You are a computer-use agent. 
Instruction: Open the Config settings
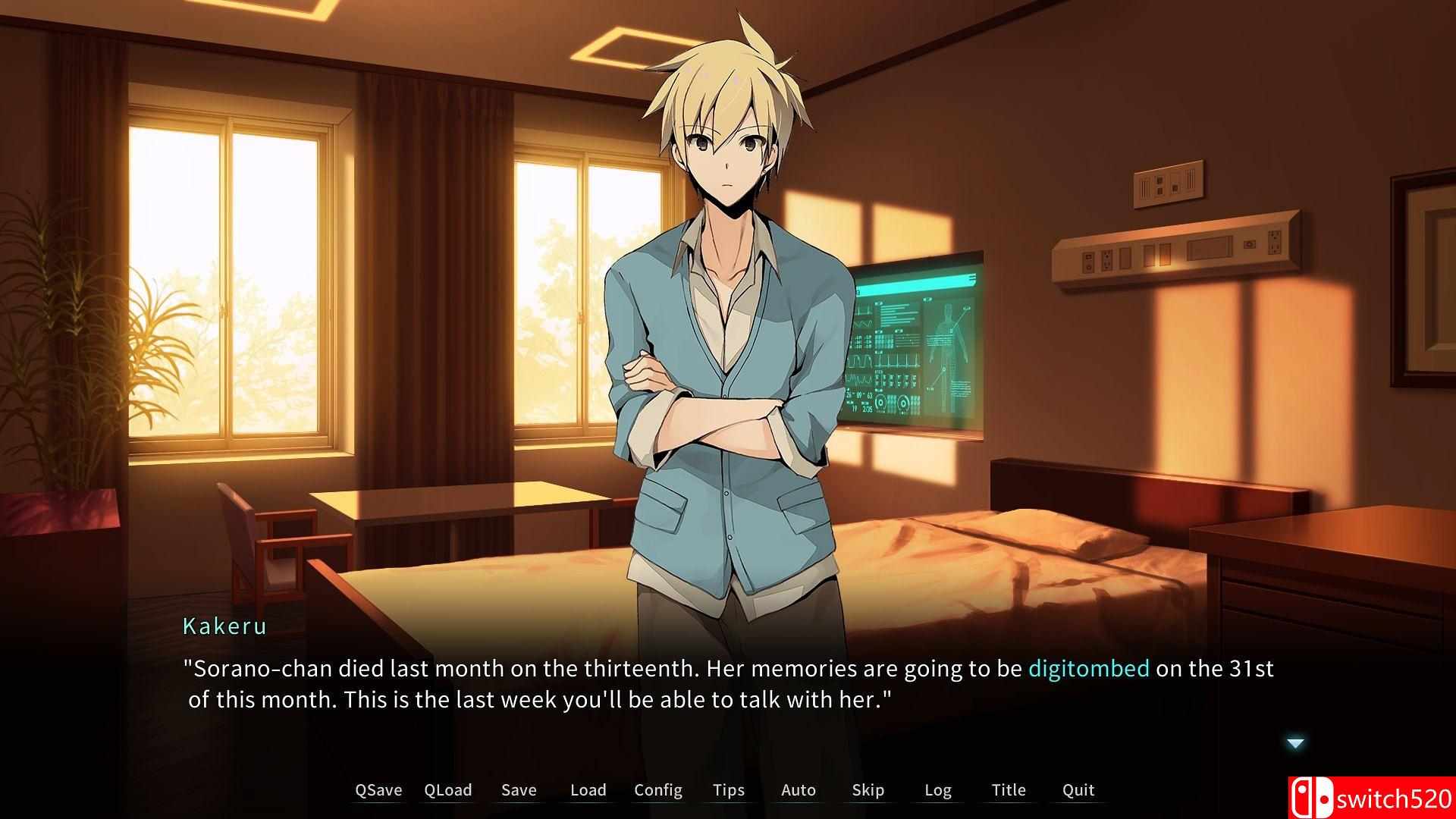point(657,790)
